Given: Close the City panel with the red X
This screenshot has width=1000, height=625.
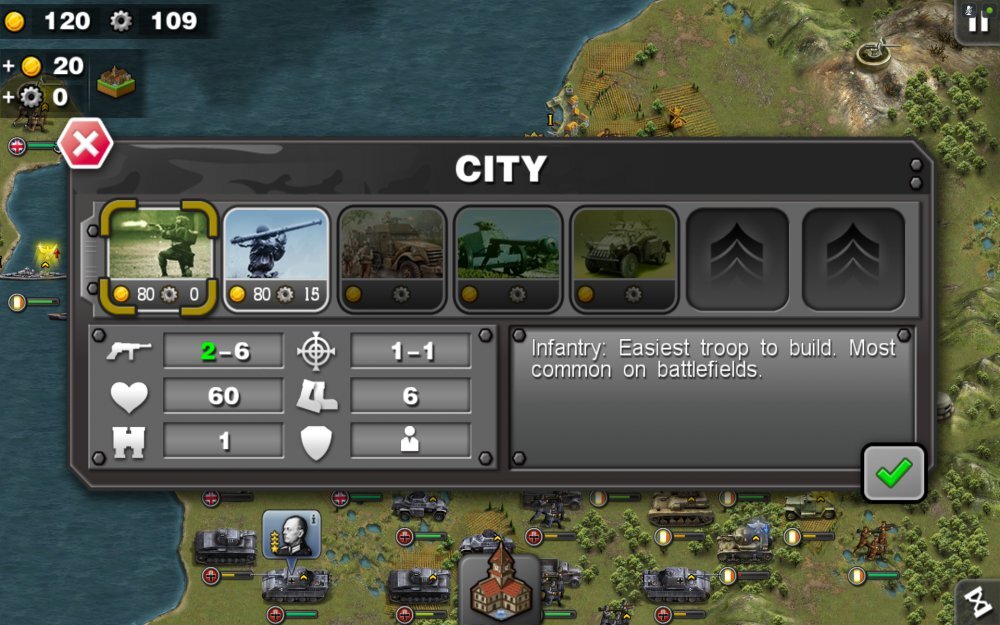Looking at the screenshot, I should [x=85, y=146].
